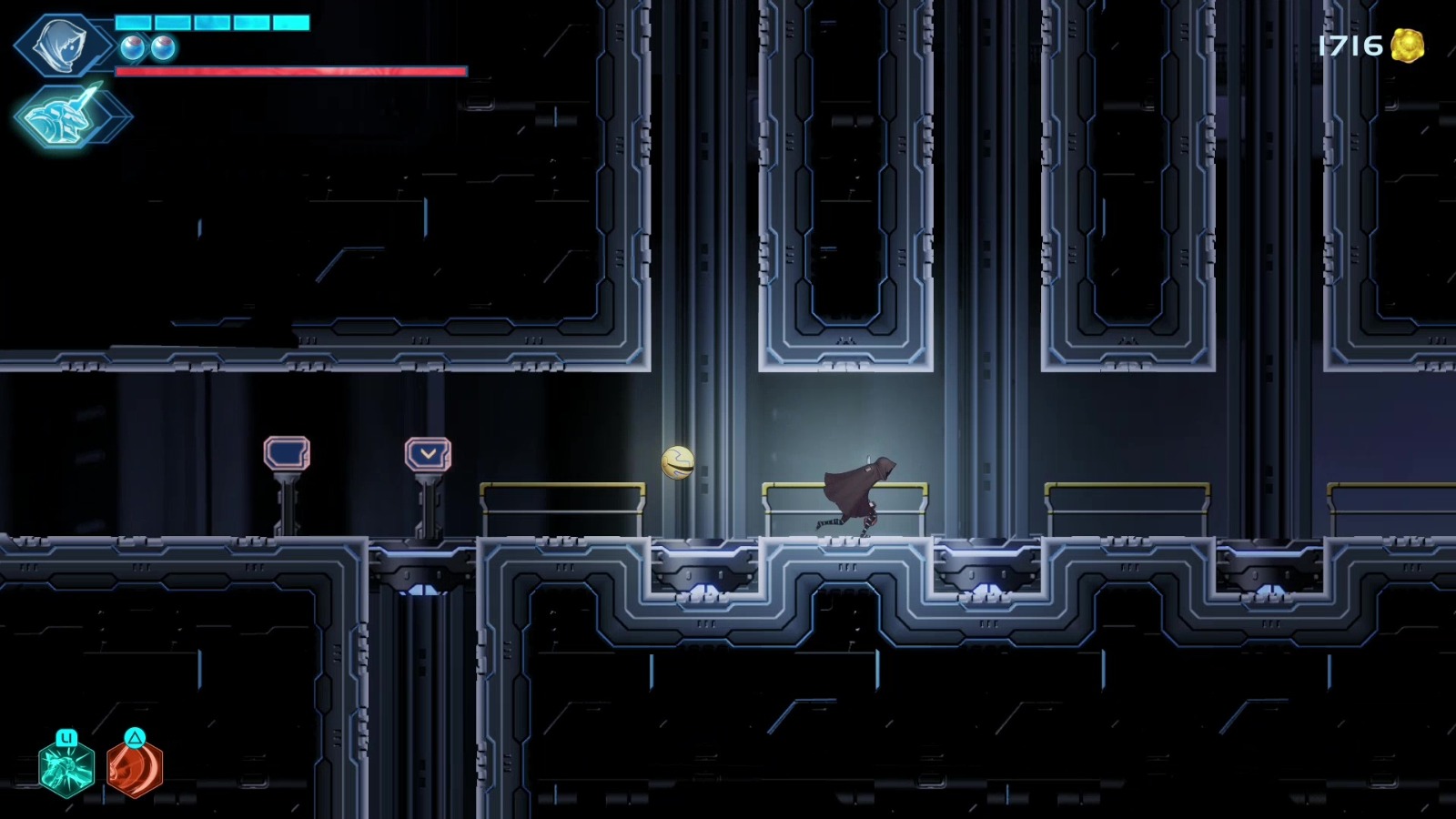Click the L1 button prompt badge
Image resolution: width=1456 pixels, height=819 pixels.
66,737
